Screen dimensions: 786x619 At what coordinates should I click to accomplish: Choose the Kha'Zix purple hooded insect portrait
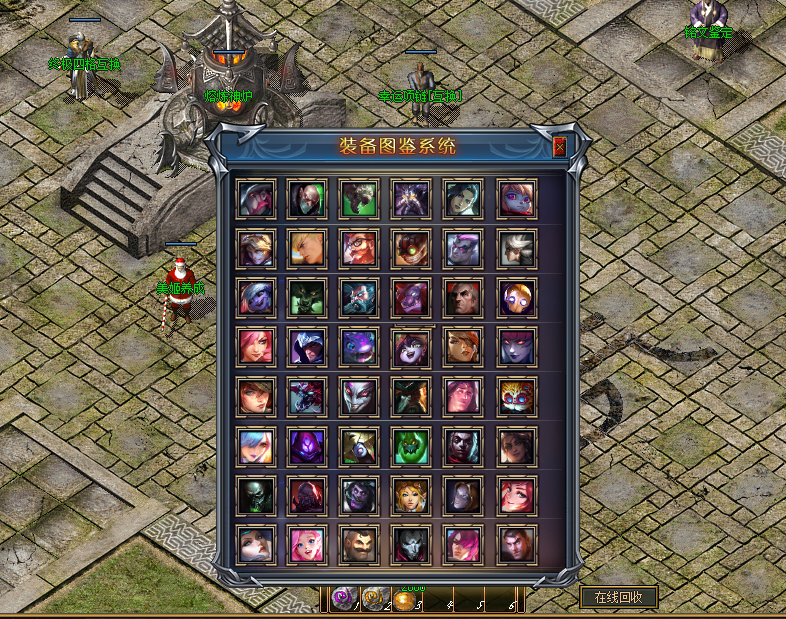tap(307, 445)
